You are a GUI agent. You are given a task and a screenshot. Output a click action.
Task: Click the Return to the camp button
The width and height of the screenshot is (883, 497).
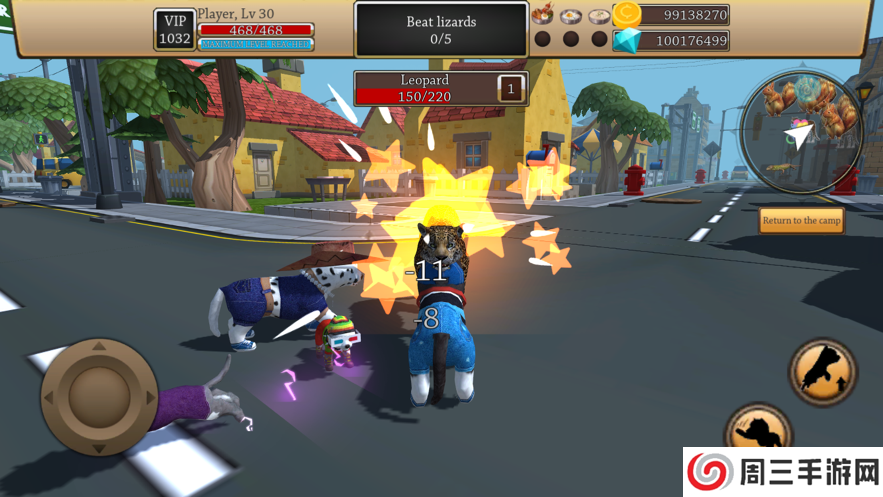click(x=801, y=220)
